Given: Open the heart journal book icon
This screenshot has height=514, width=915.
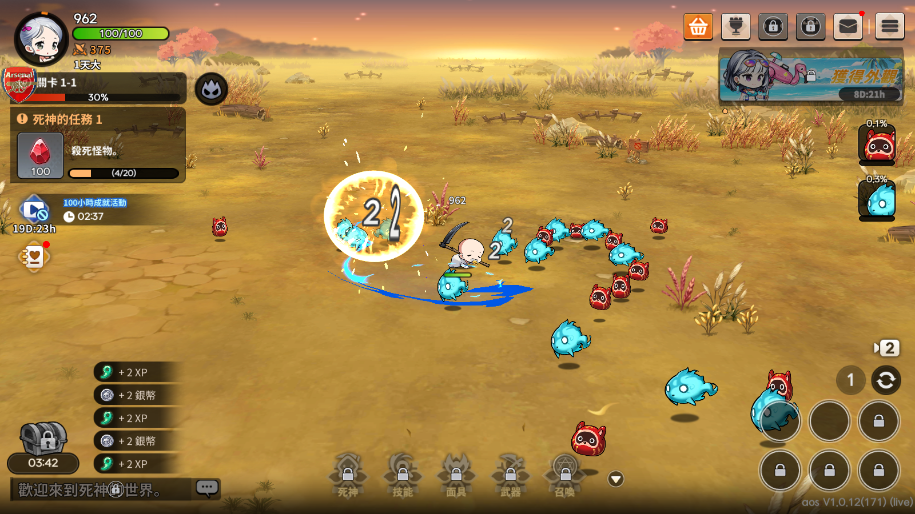Looking at the screenshot, I should coord(34,257).
